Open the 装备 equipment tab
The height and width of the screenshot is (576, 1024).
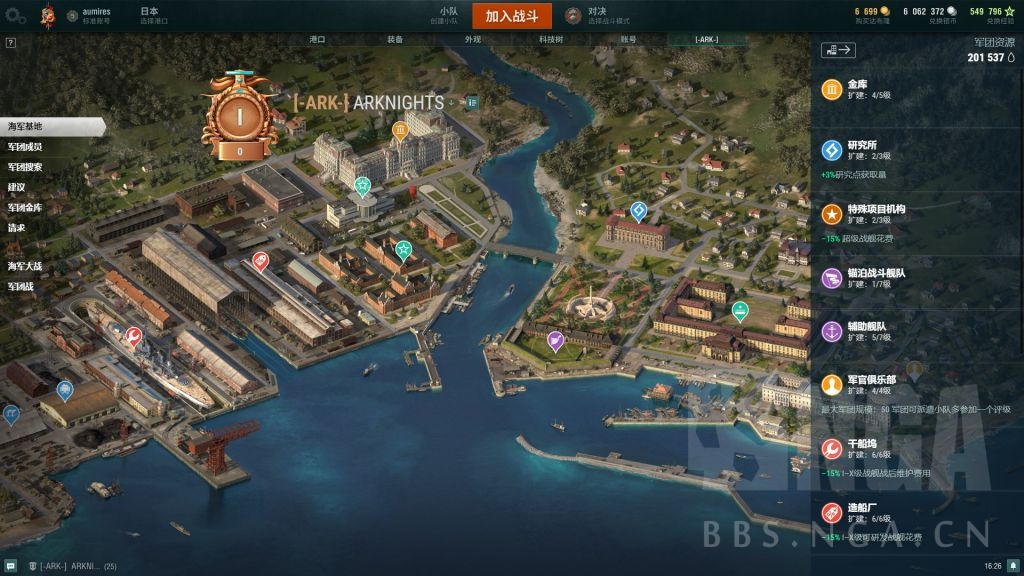tap(395, 39)
